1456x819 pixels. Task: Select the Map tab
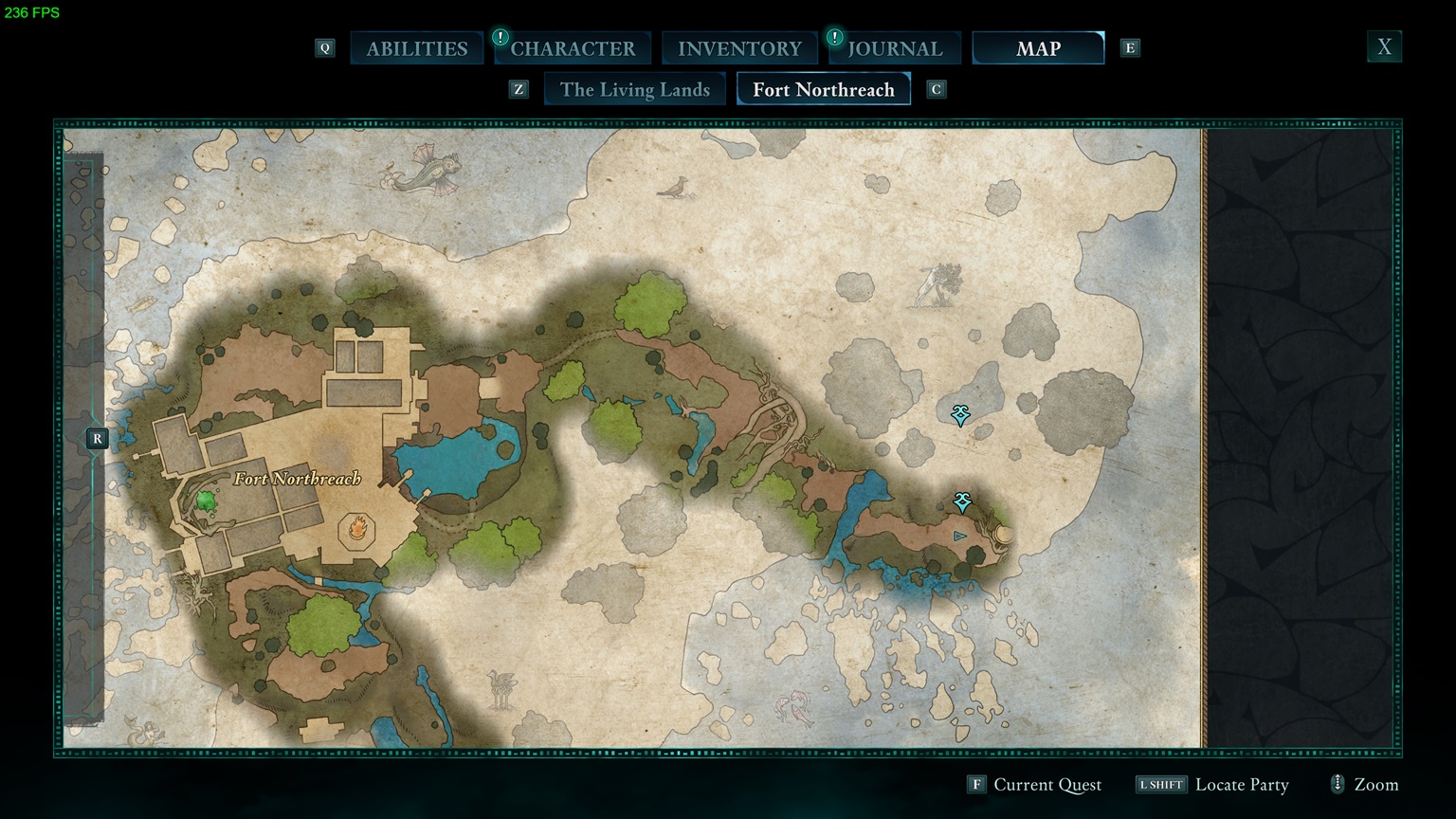1038,48
